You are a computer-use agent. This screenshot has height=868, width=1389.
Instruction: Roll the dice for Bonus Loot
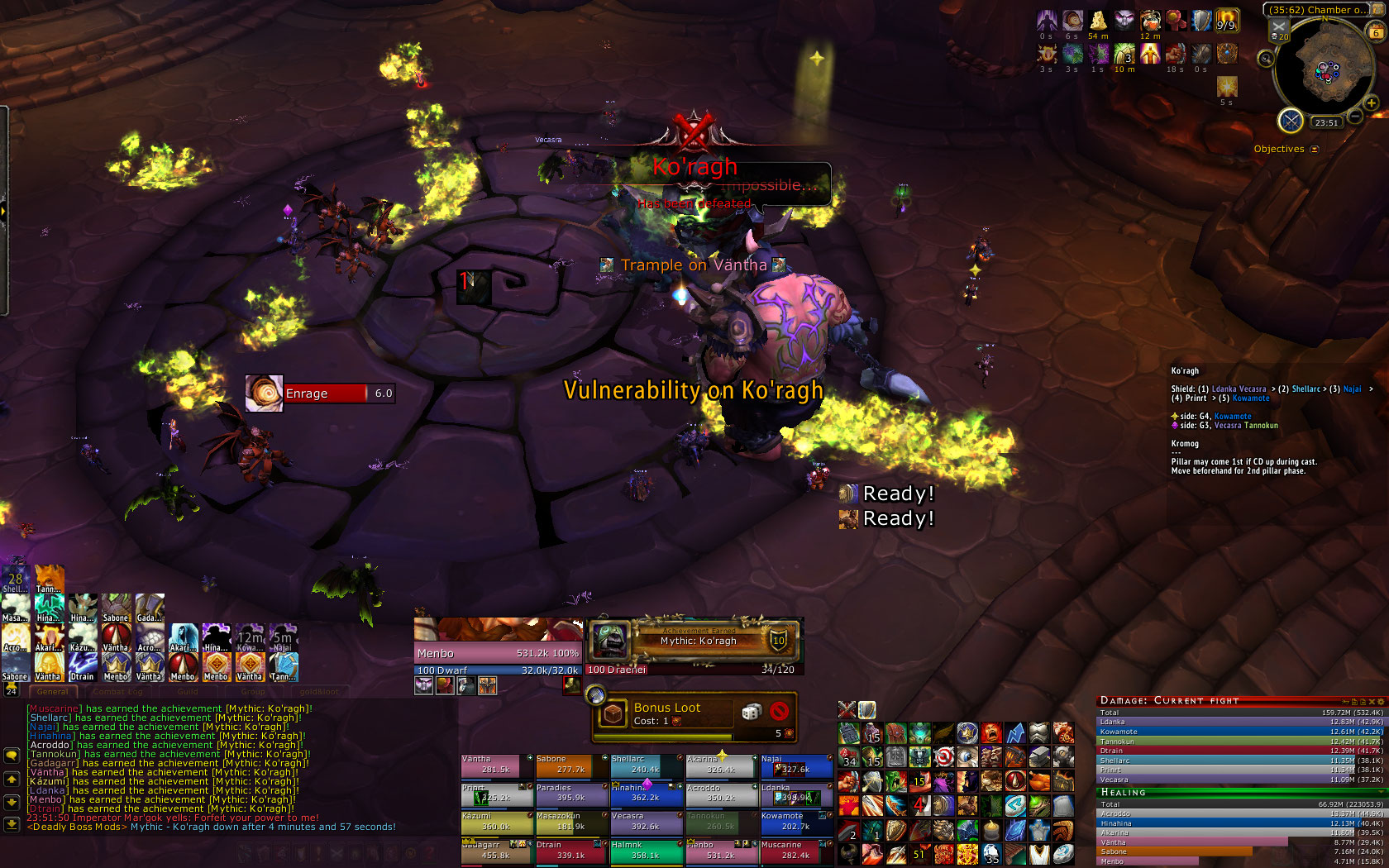751,712
